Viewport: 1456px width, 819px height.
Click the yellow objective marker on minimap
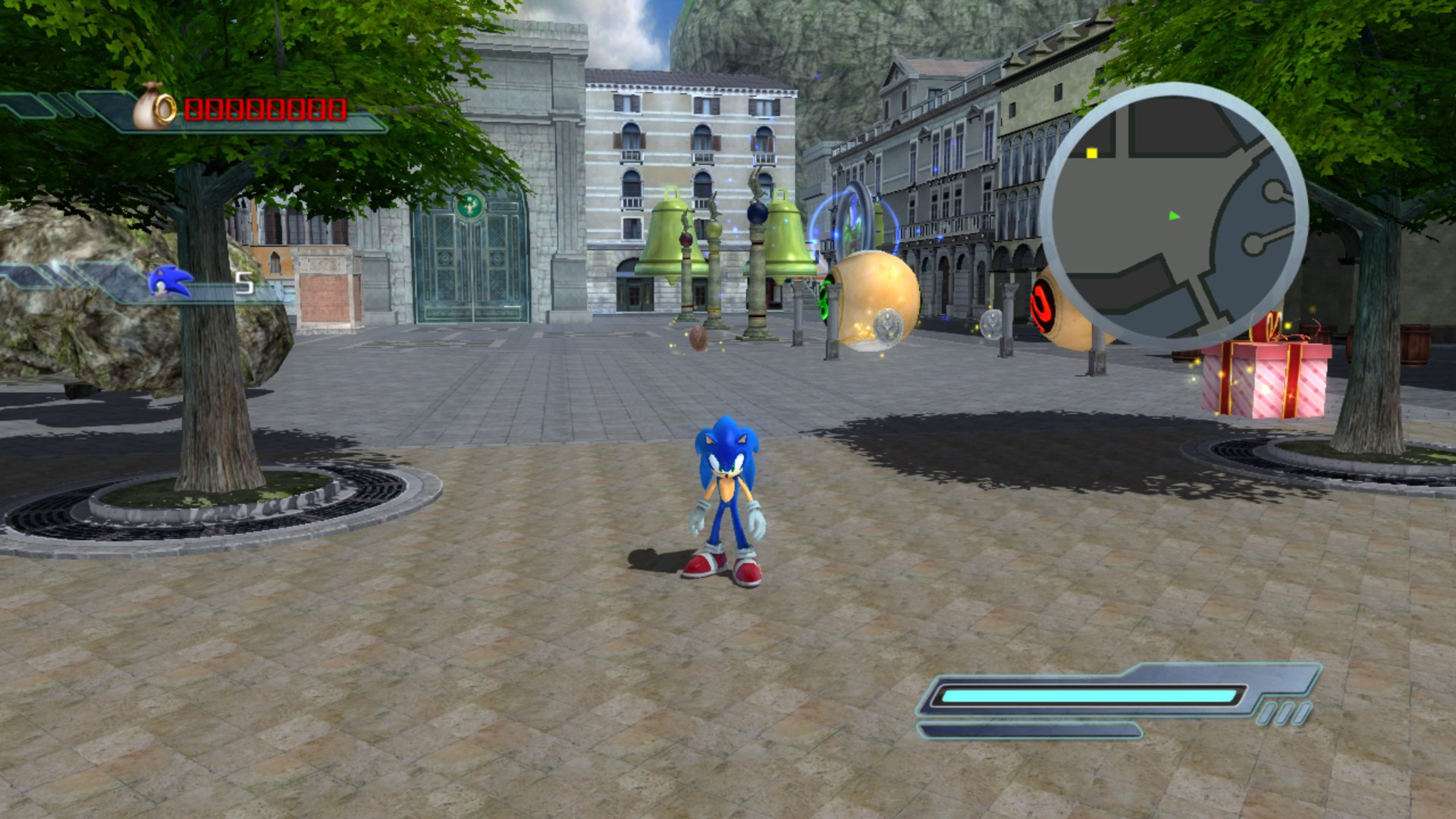click(1092, 153)
